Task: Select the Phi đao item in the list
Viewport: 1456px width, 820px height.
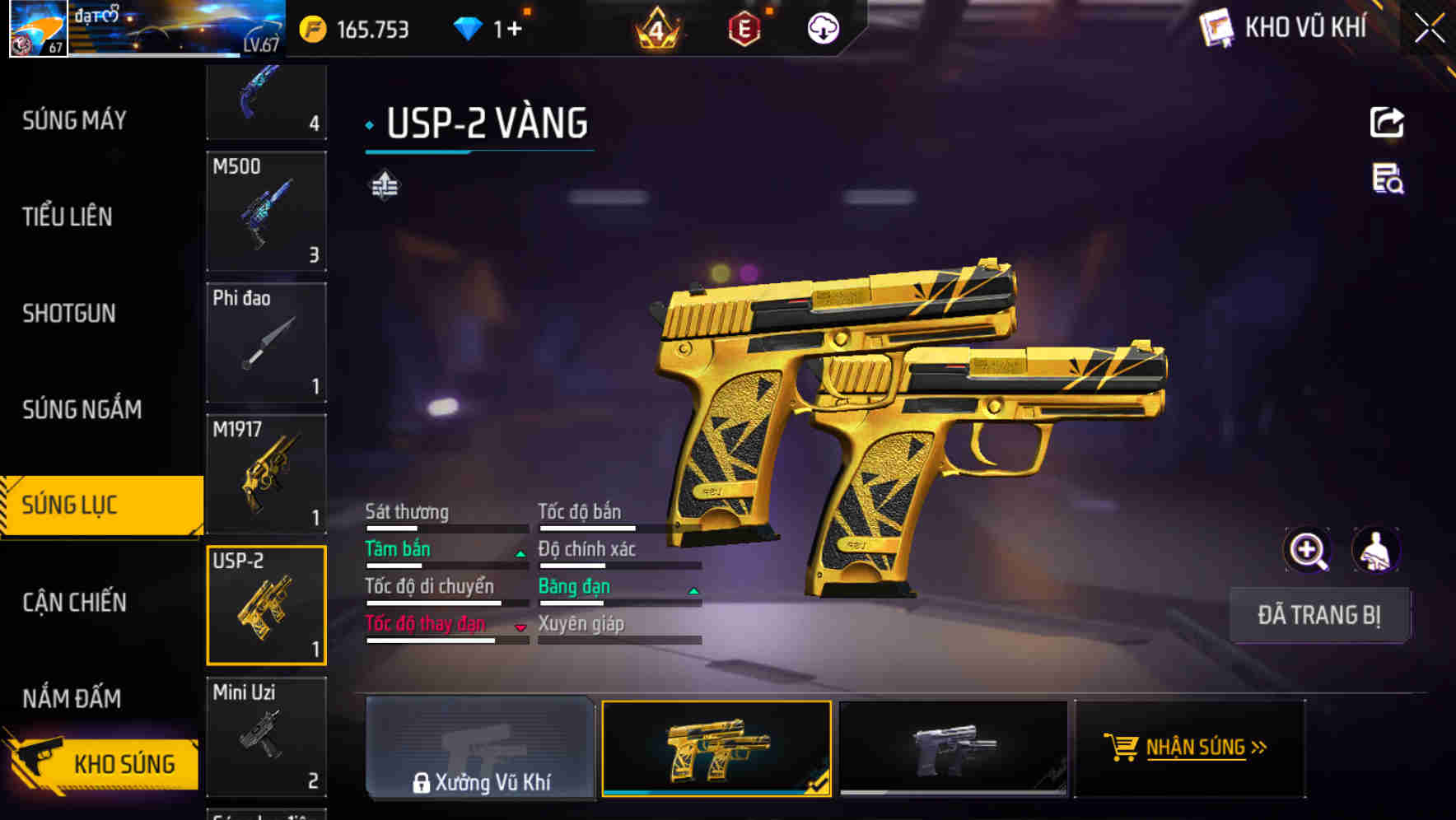Action: [266, 342]
